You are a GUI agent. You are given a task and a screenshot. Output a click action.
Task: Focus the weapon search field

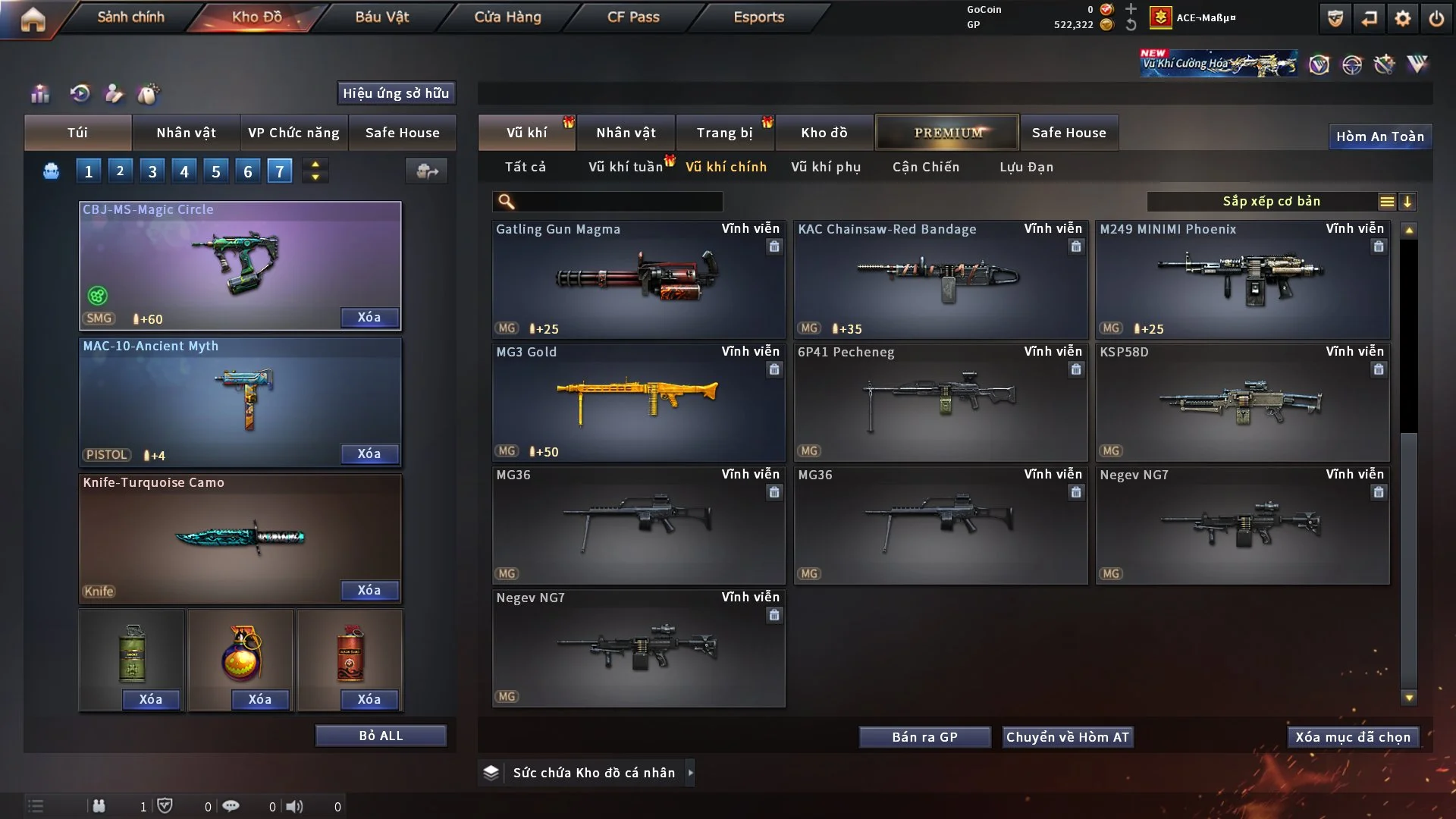[618, 202]
